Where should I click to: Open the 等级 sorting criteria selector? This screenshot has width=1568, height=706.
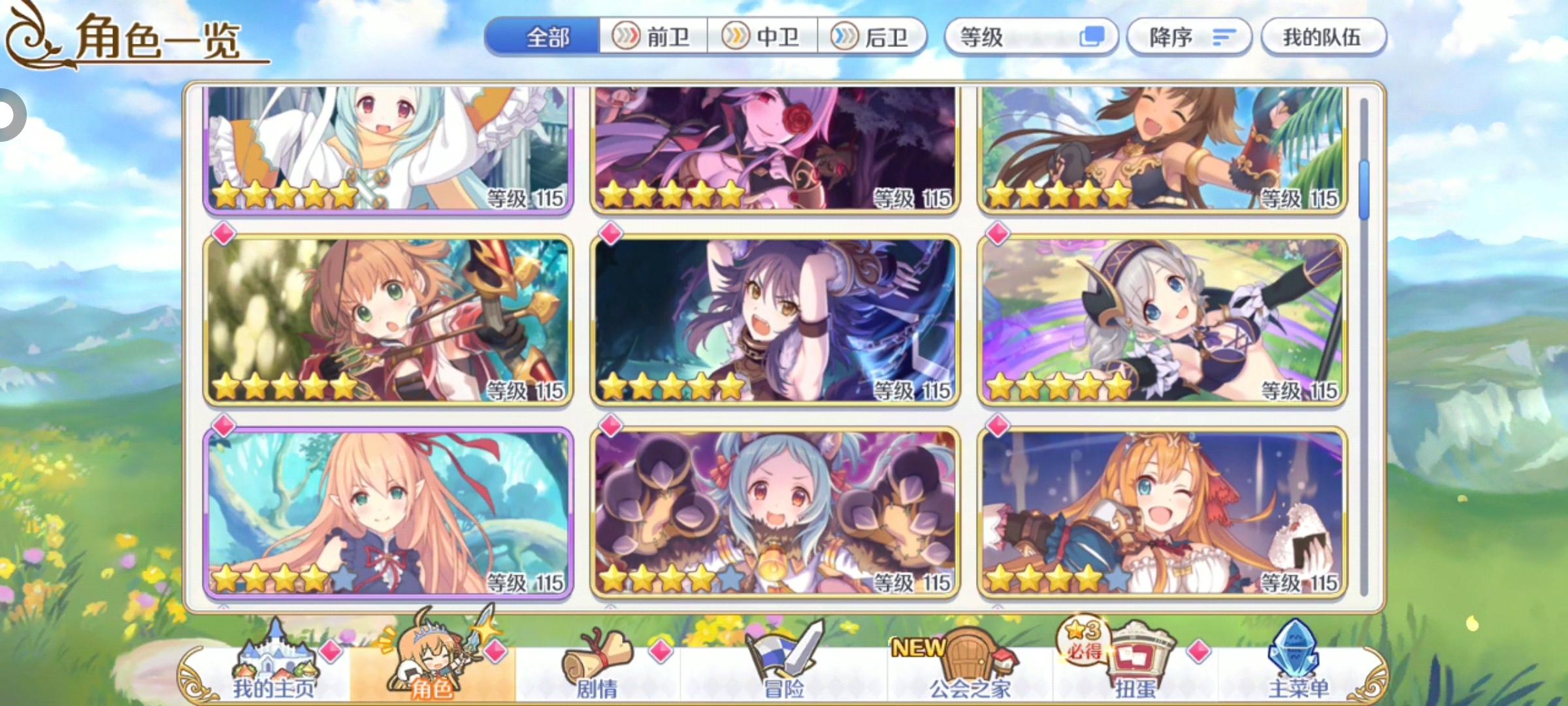point(1019,37)
